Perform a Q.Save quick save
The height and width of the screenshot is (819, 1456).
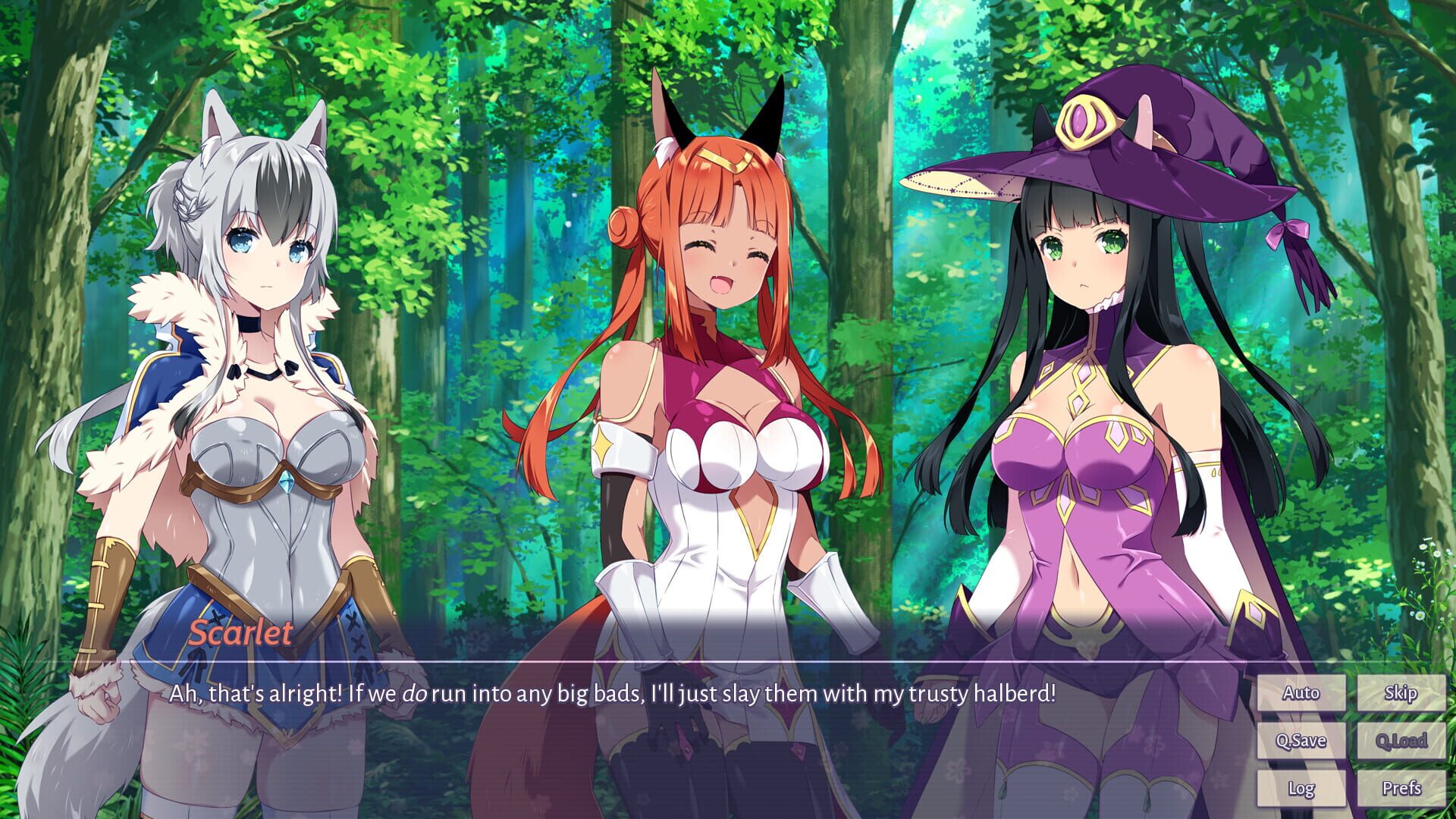(x=1301, y=741)
